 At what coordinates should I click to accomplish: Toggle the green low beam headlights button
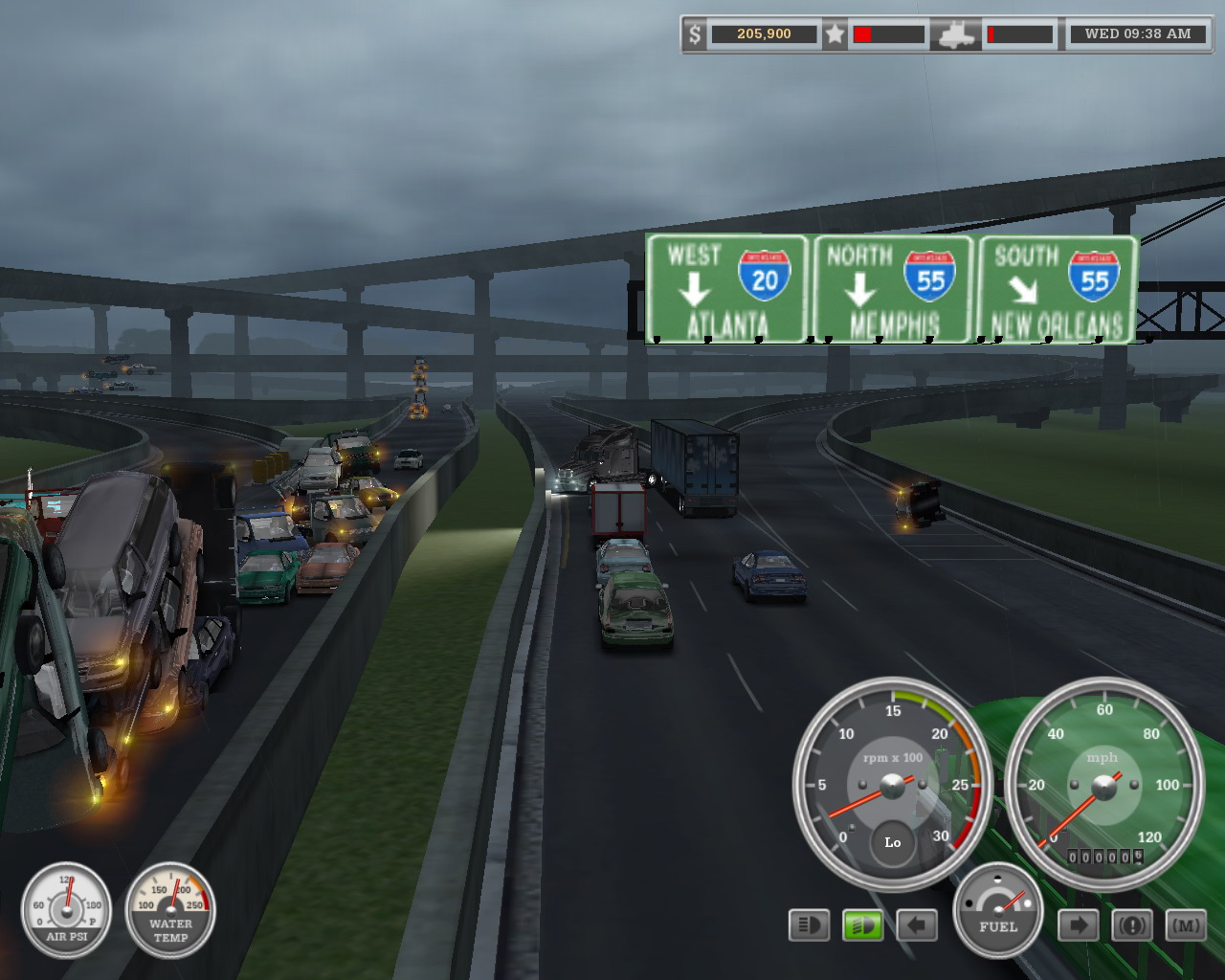click(x=862, y=925)
